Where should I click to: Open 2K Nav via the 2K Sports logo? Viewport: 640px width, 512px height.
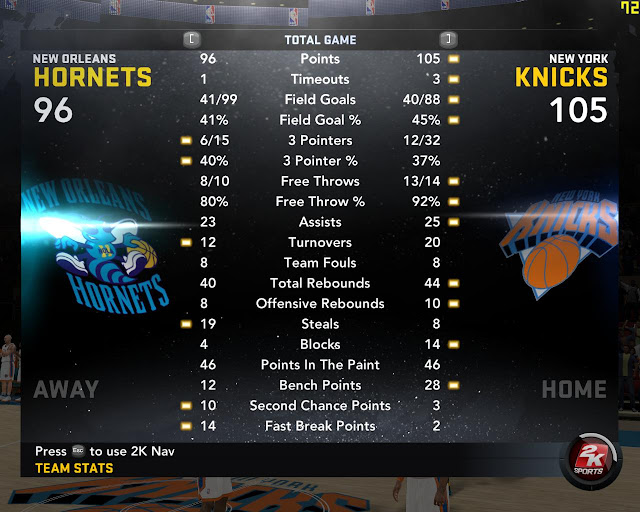click(592, 462)
